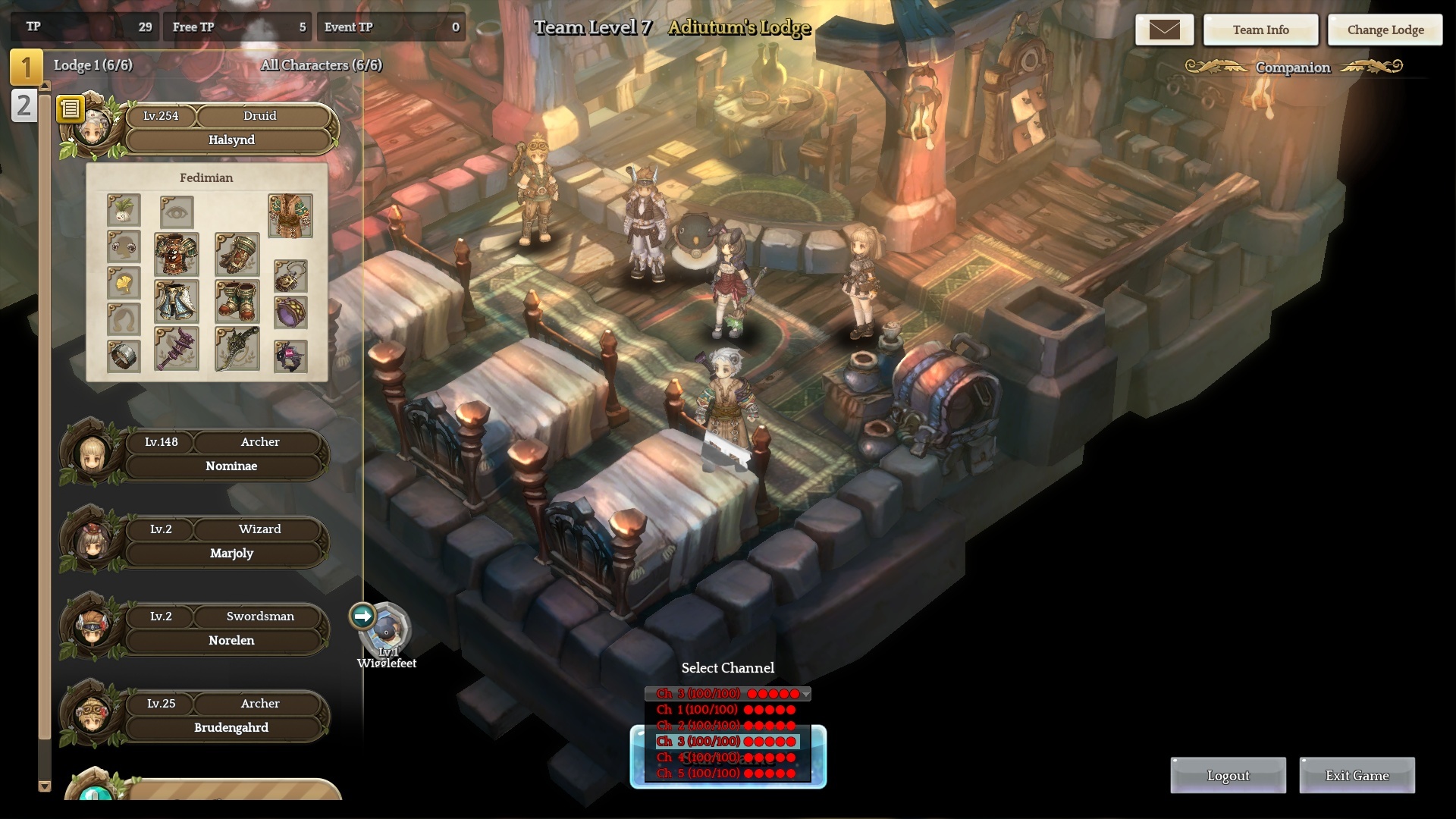
Task: Open the mail envelope button
Action: [1164, 30]
